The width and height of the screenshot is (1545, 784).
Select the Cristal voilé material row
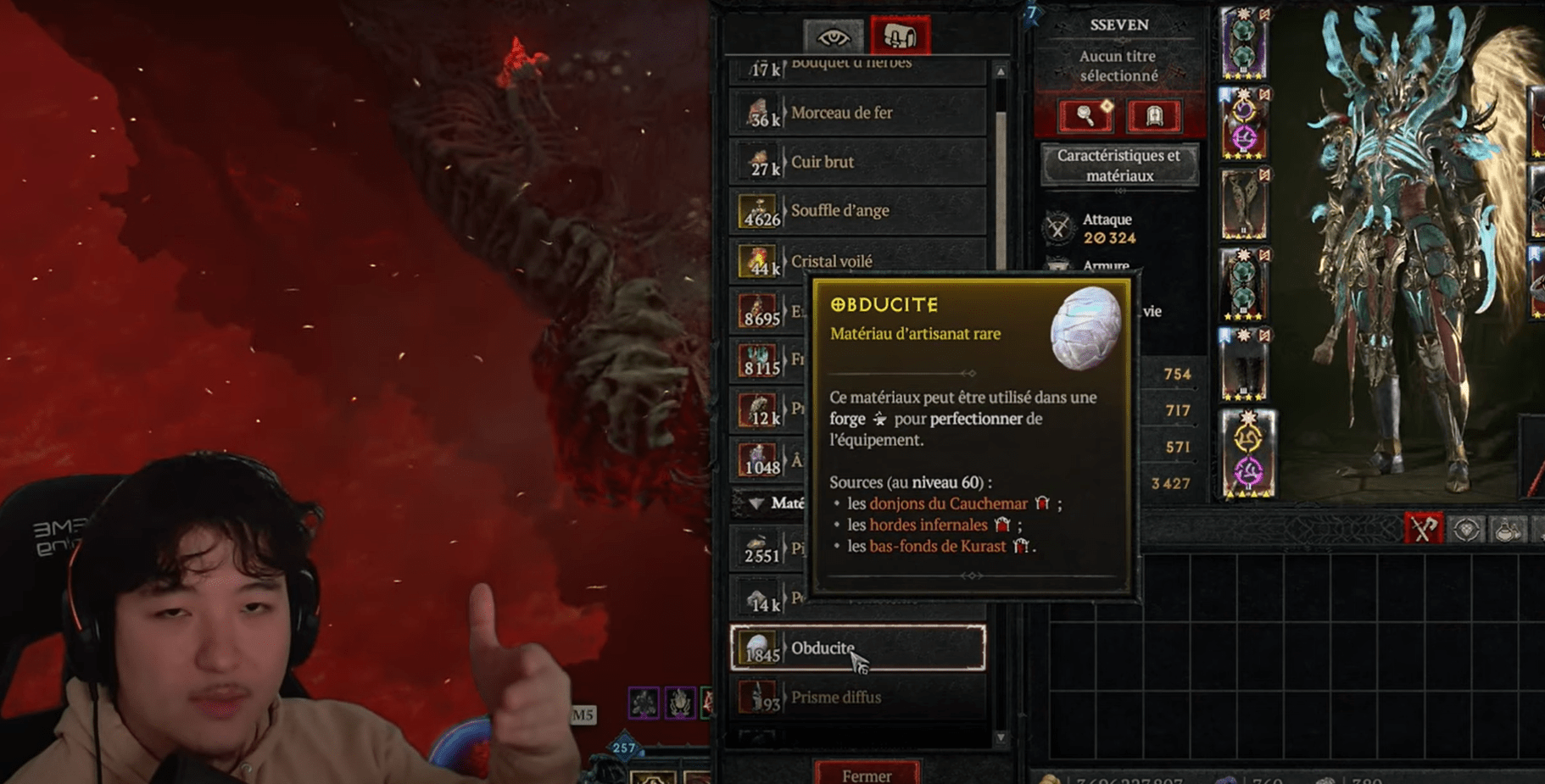tap(856, 261)
